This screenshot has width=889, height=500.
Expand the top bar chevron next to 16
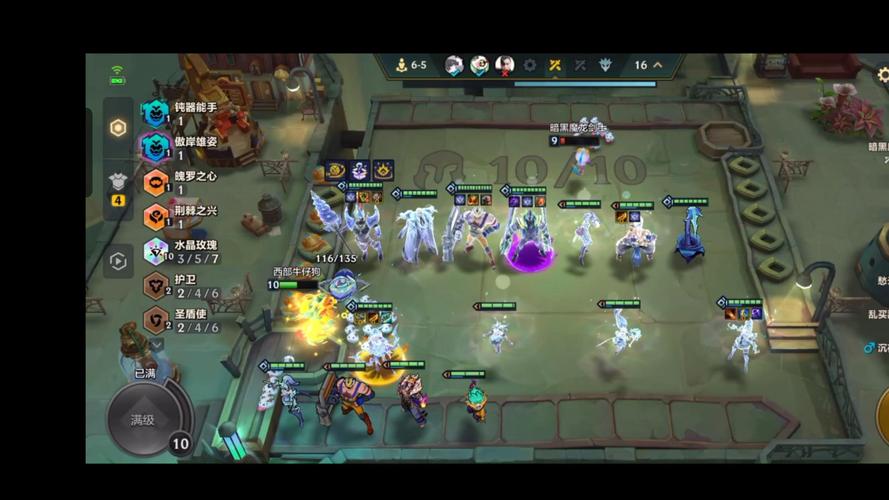[x=657, y=66]
